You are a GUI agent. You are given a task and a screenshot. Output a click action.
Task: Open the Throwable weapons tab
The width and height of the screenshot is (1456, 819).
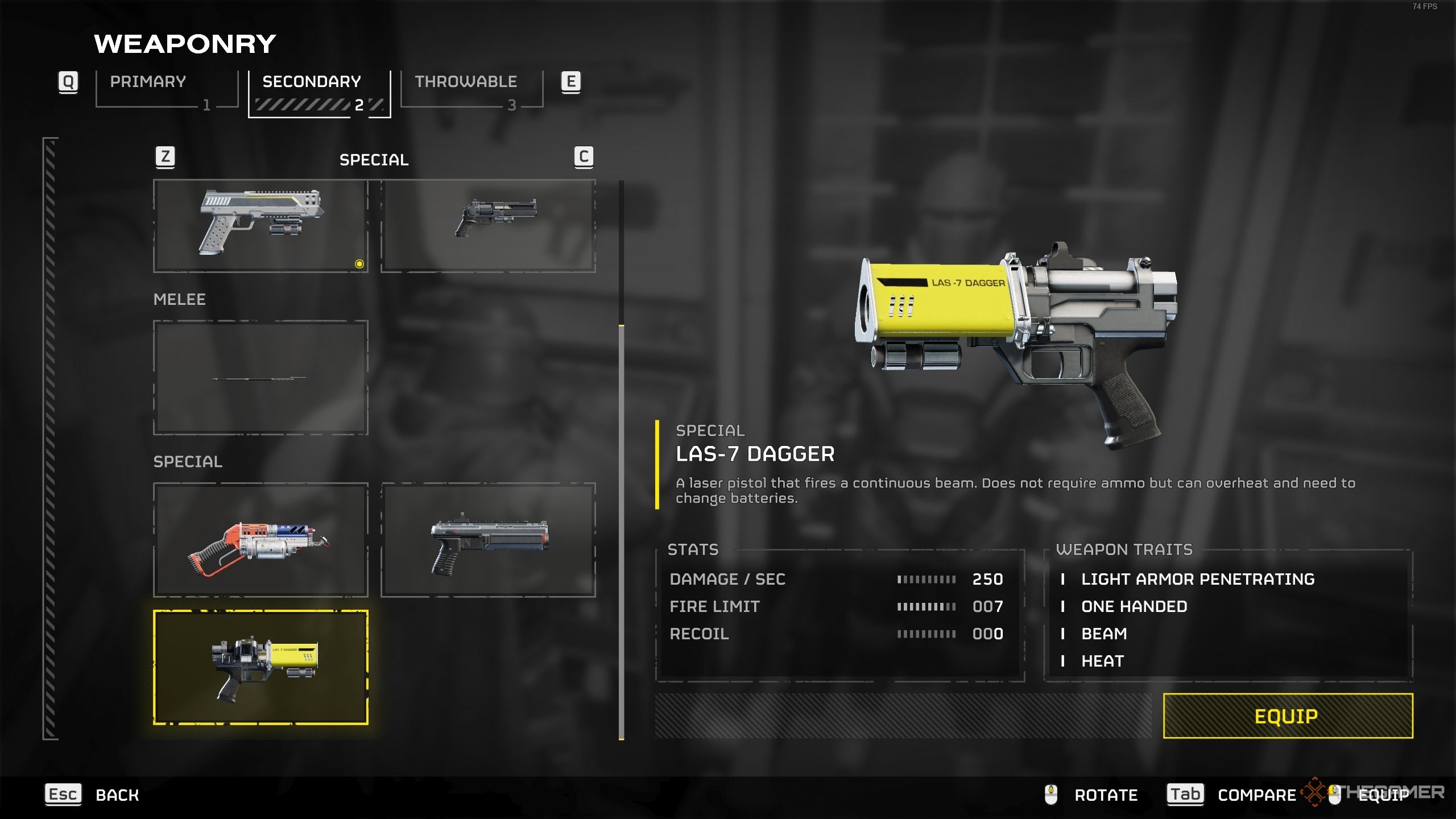coord(471,89)
